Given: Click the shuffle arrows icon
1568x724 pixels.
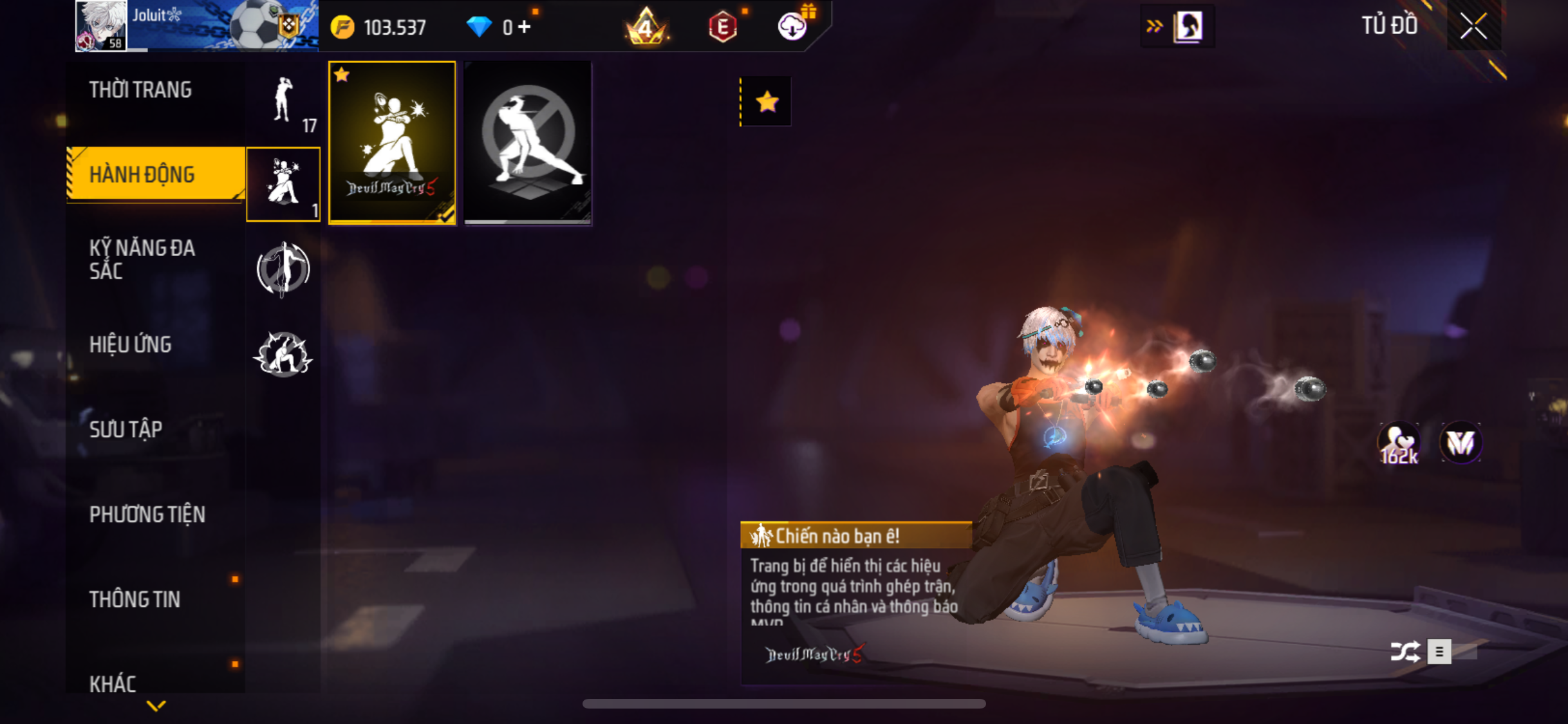Looking at the screenshot, I should pos(1405,651).
